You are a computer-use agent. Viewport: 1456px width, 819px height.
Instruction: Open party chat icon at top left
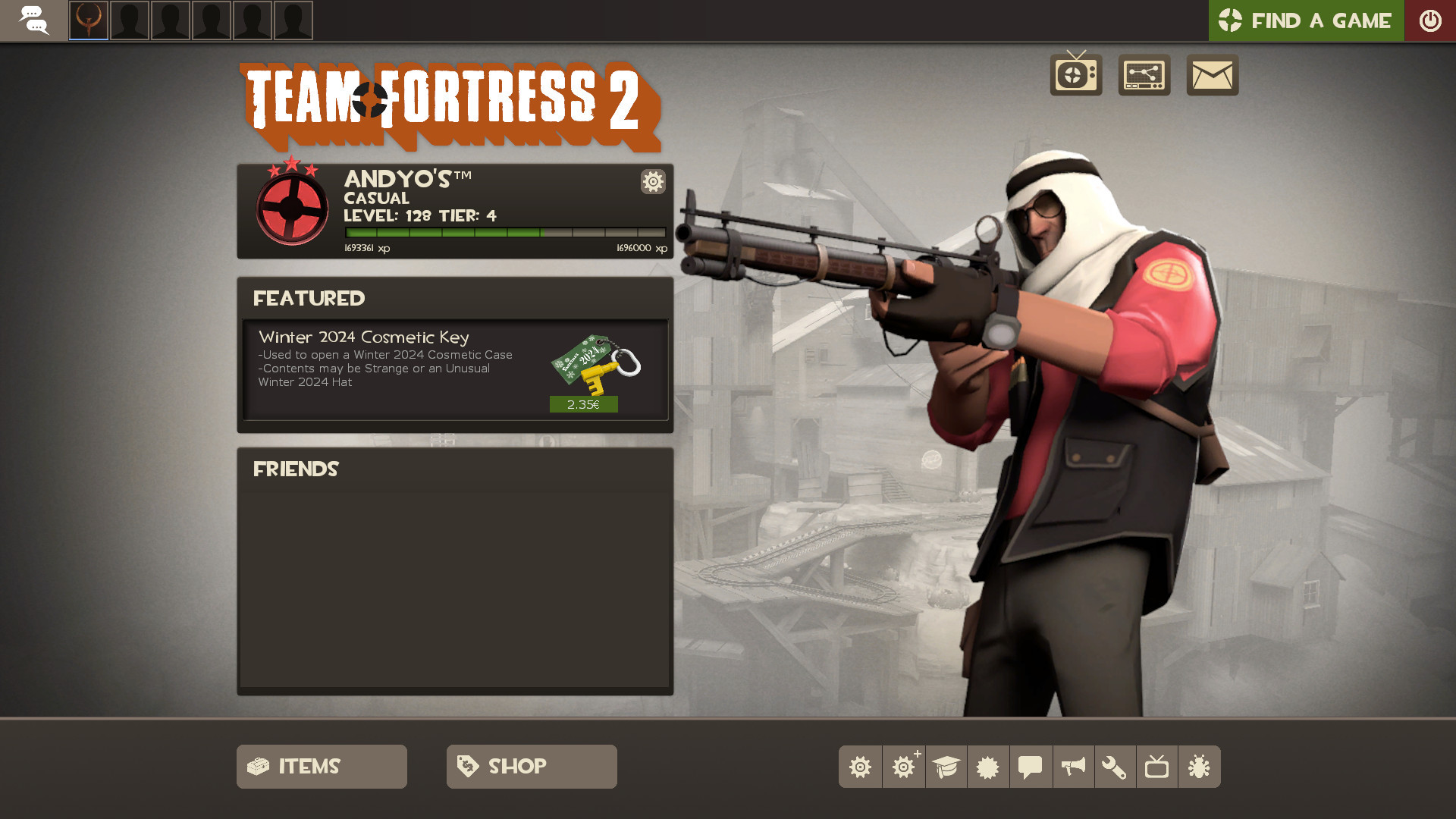(34, 20)
